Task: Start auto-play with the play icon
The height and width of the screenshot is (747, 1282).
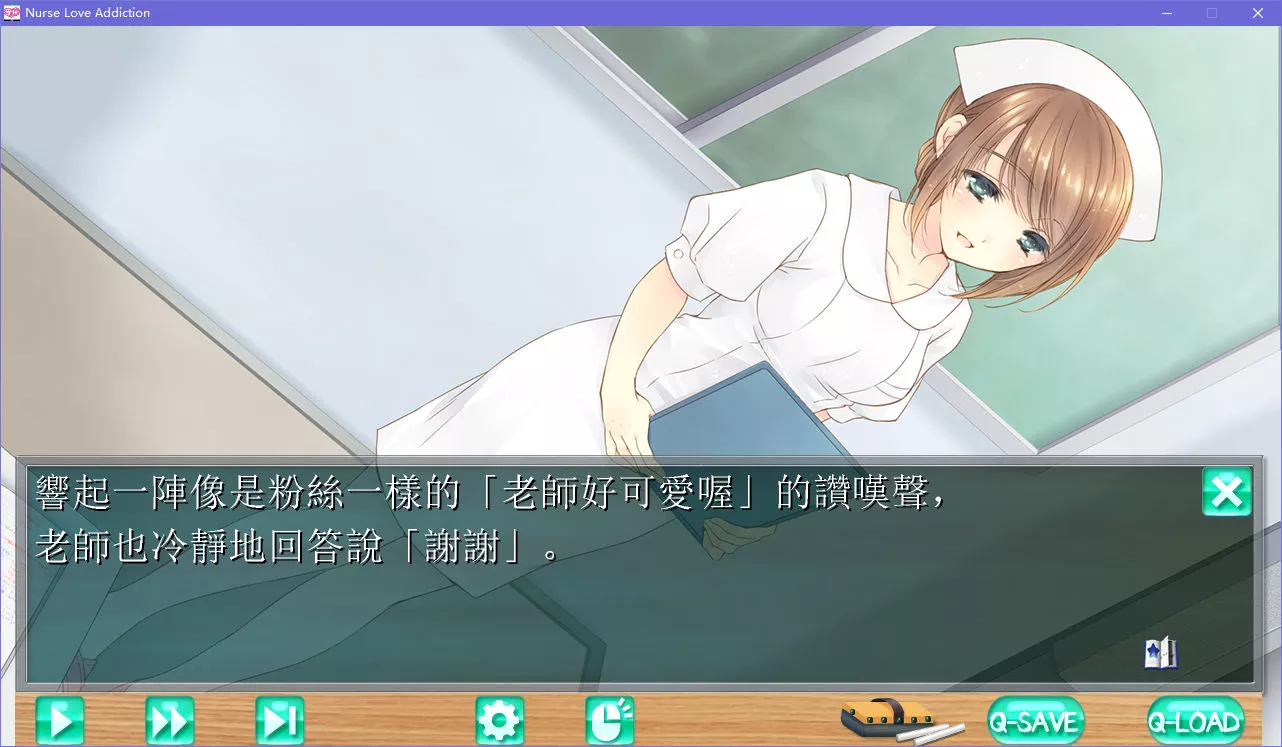Action: (59, 719)
